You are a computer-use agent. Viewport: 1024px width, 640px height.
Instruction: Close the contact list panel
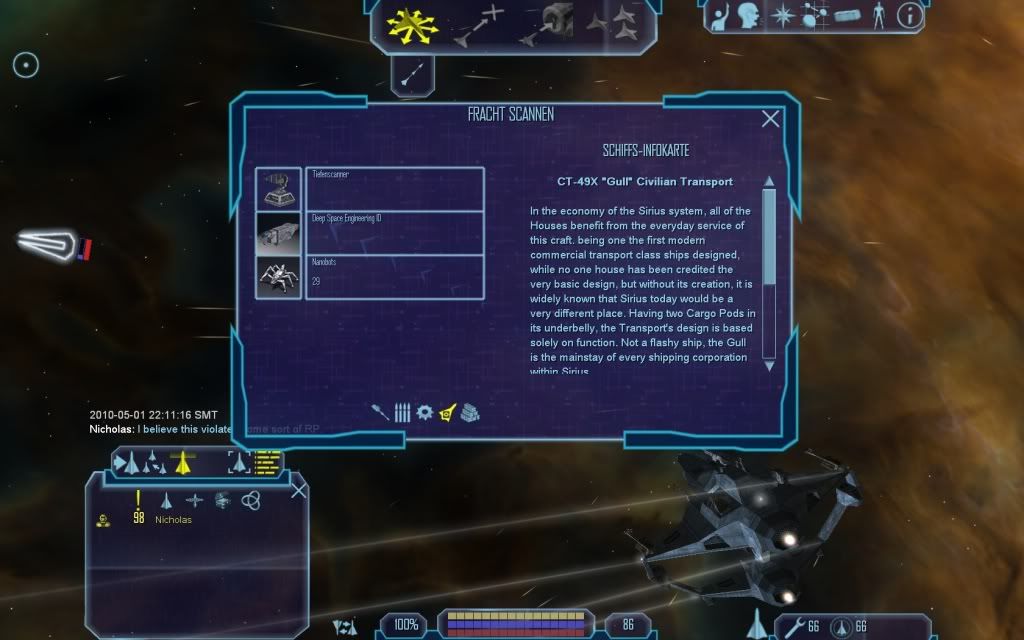[x=298, y=490]
